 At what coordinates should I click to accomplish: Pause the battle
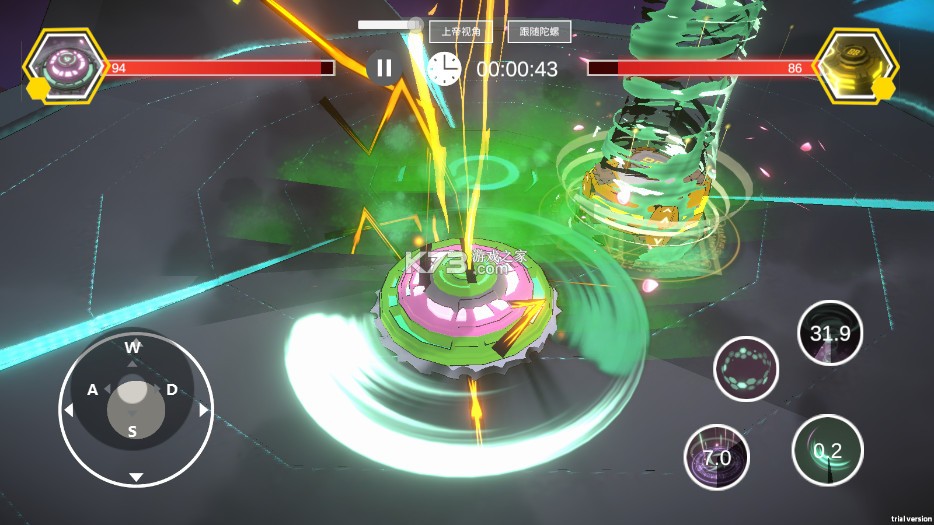click(x=384, y=68)
